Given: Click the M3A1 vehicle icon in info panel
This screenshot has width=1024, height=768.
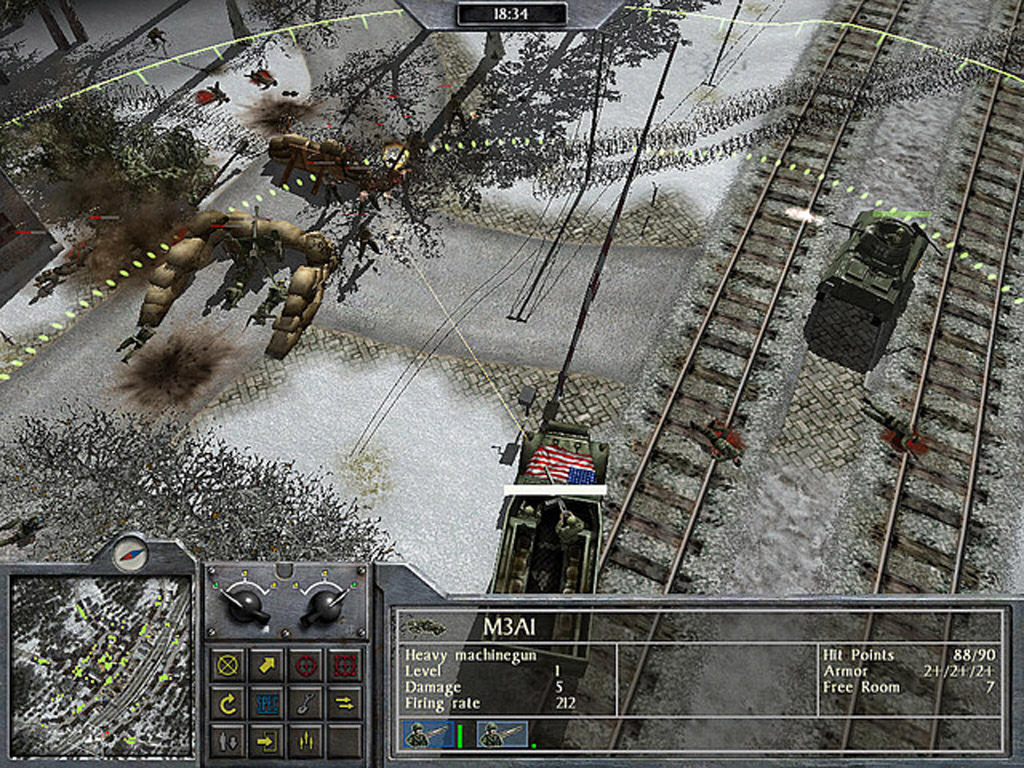Looking at the screenshot, I should pos(424,627).
